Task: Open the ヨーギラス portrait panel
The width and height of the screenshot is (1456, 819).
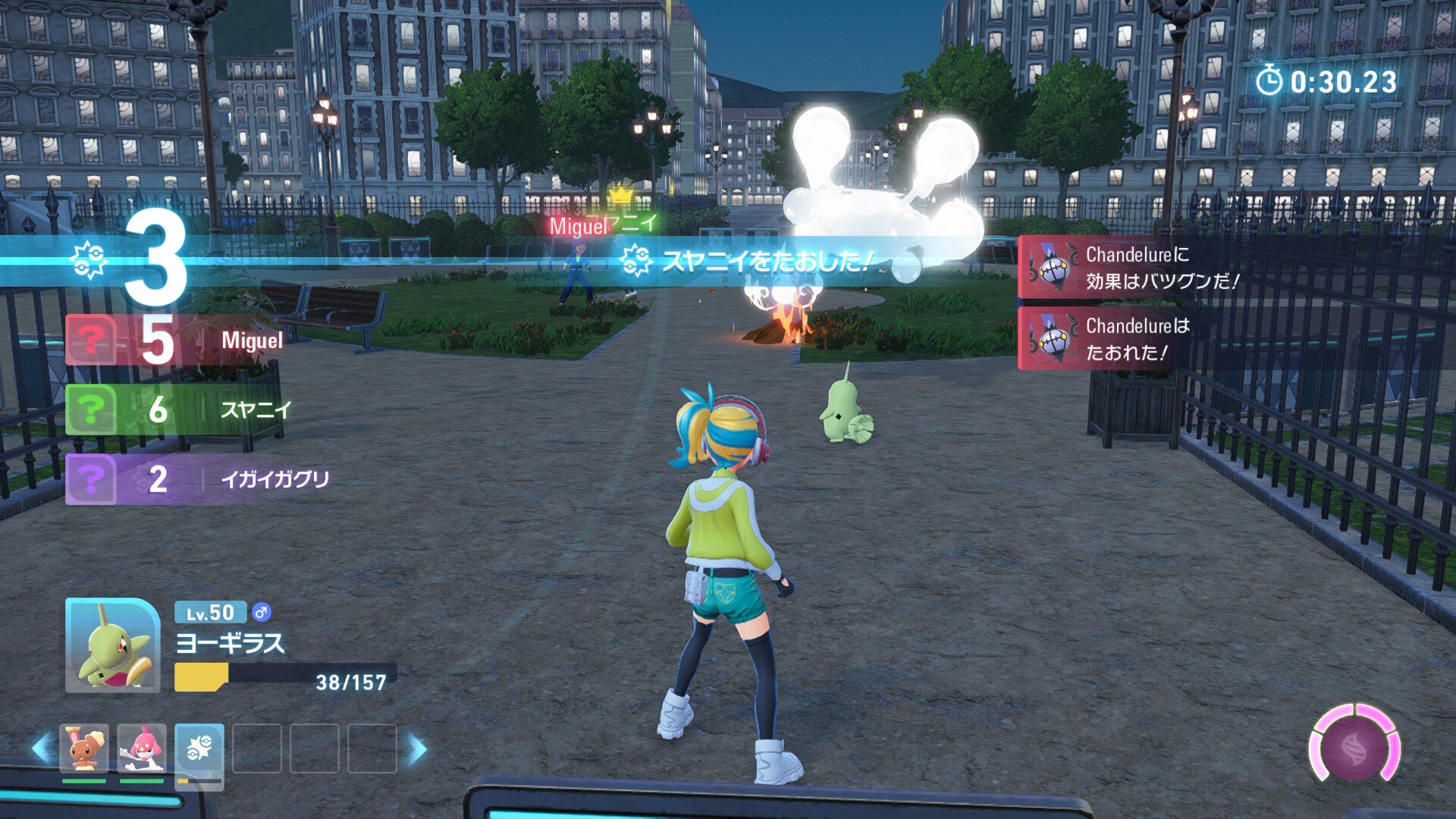Action: click(x=112, y=645)
